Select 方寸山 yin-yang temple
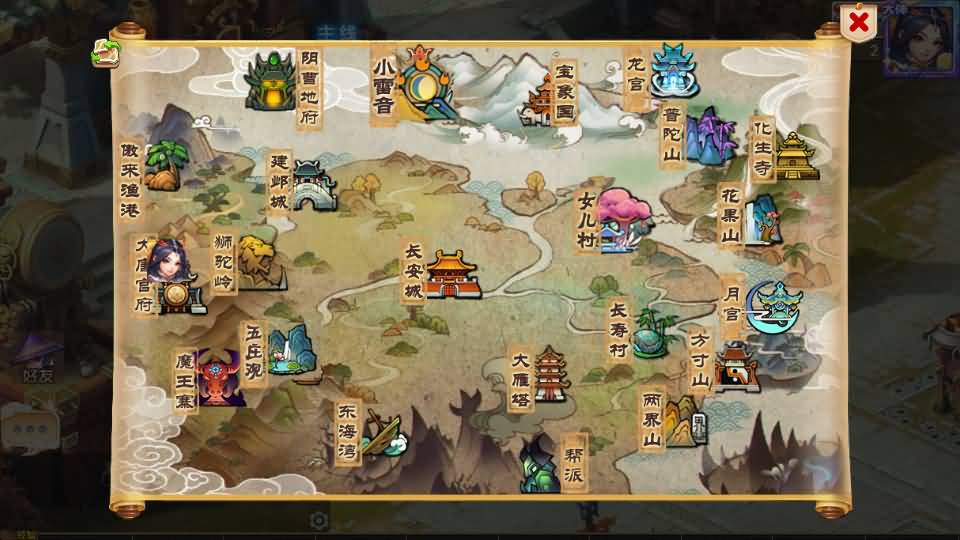The image size is (960, 540). [736, 366]
